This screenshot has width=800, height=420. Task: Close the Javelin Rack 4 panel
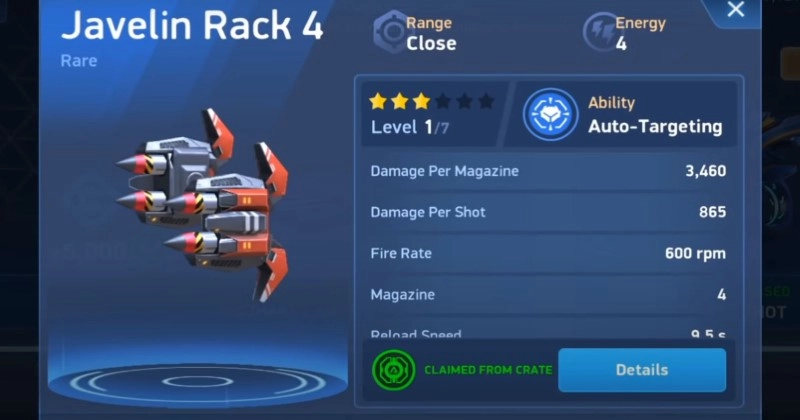(x=736, y=11)
